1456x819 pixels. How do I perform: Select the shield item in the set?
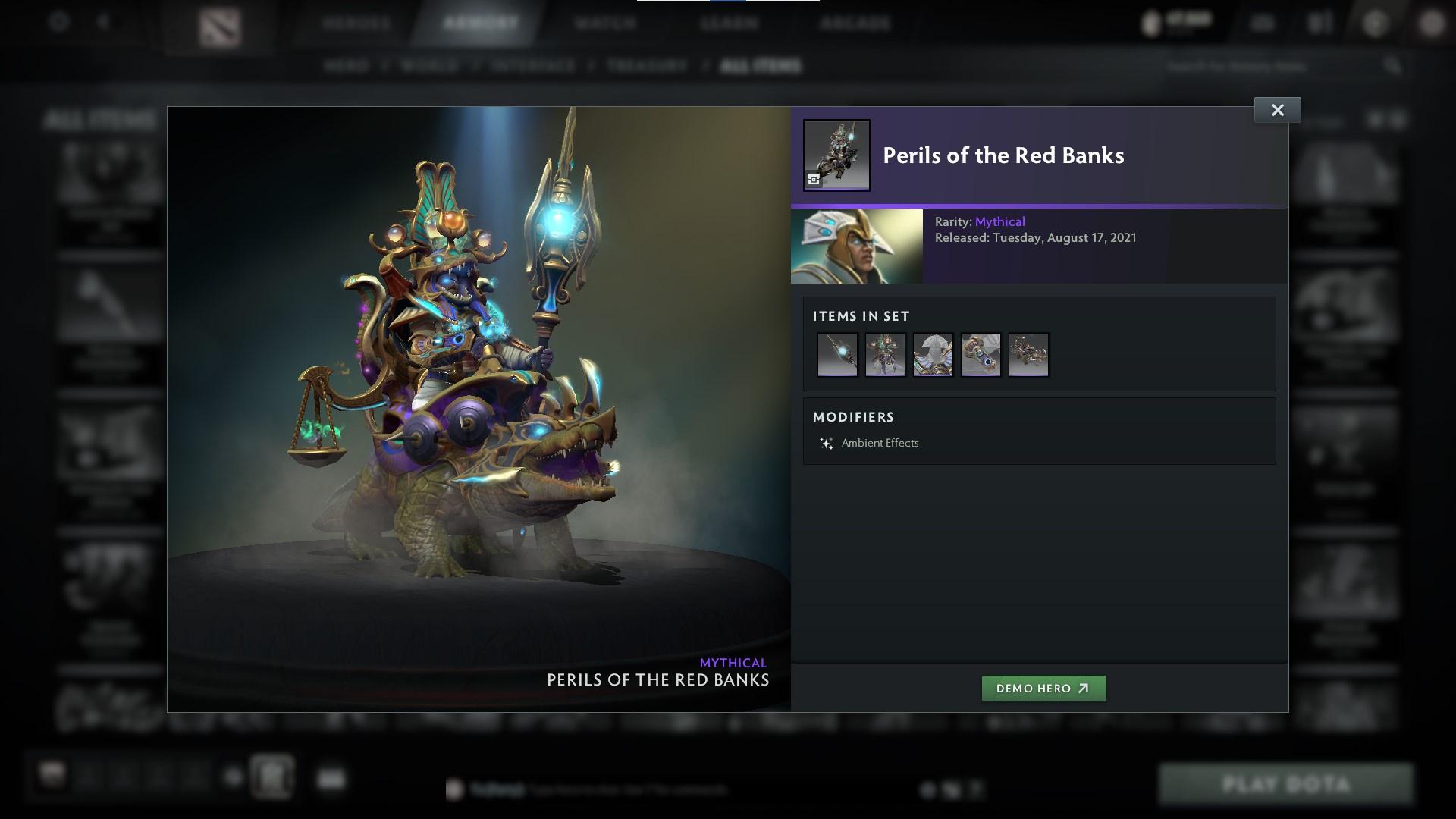tap(933, 354)
